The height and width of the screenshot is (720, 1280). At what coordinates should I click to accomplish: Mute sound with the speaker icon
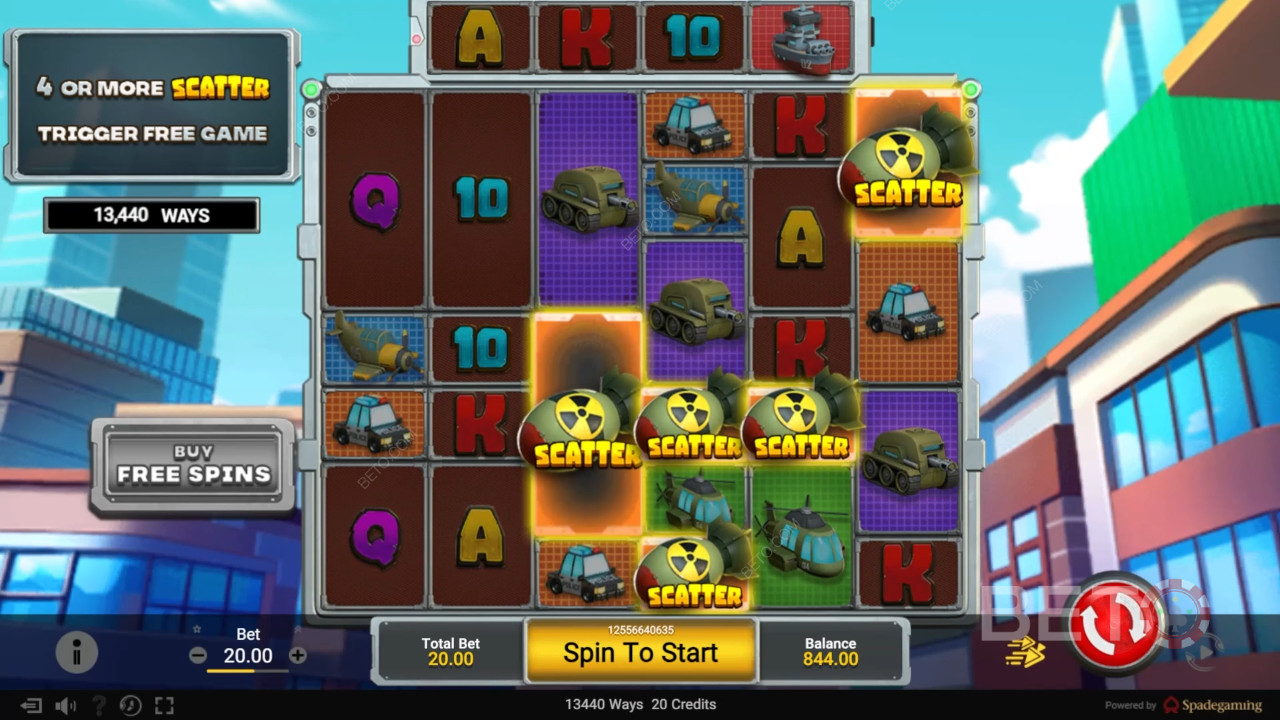coord(66,706)
